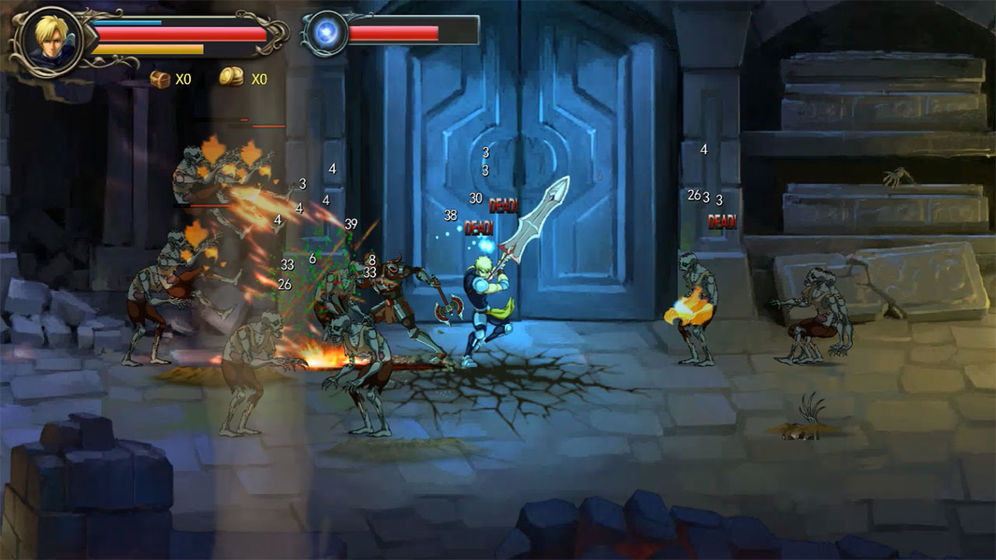Click the gold coins counter icon
Screen dimensions: 996x560
(x=232, y=78)
